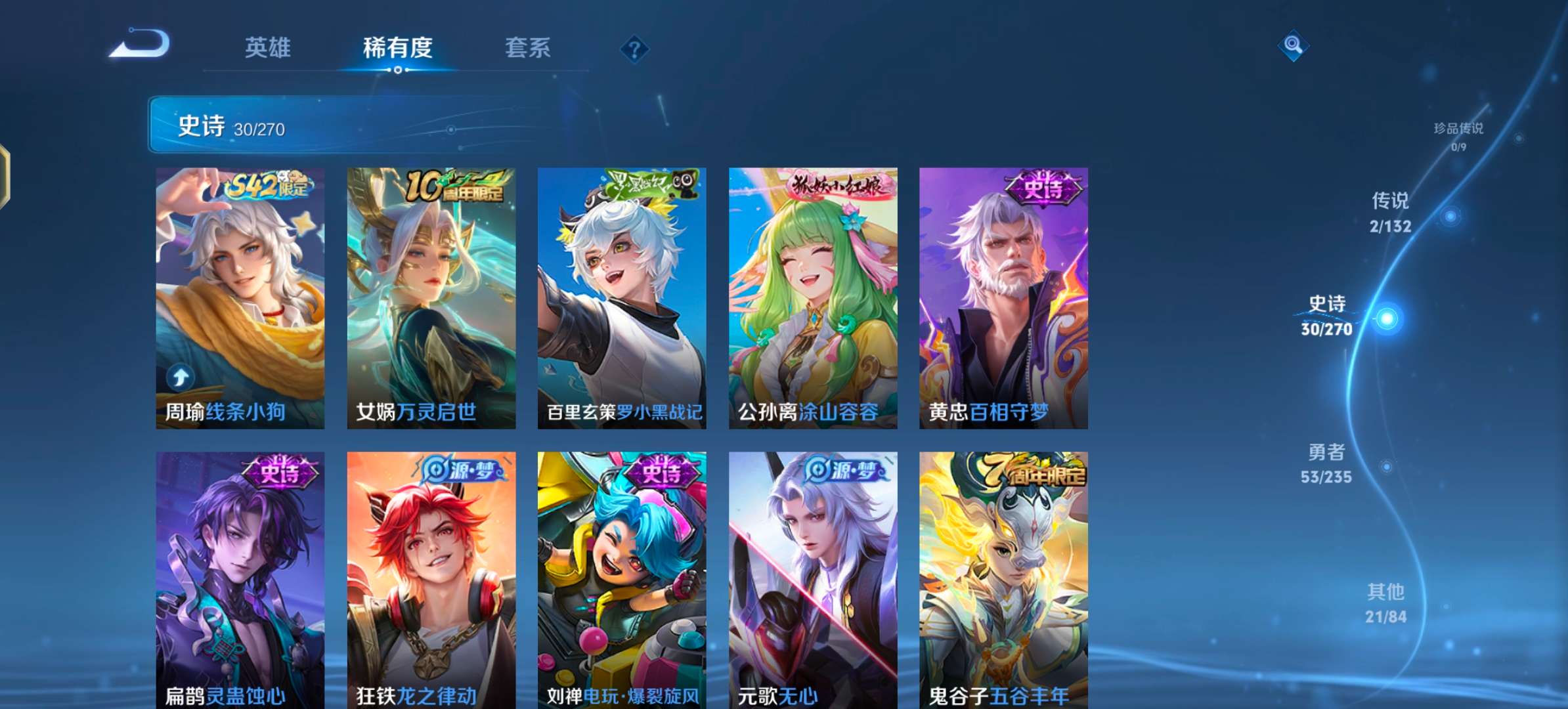Open 元歌 无心 skin card
1568x709 pixels.
(x=813, y=579)
